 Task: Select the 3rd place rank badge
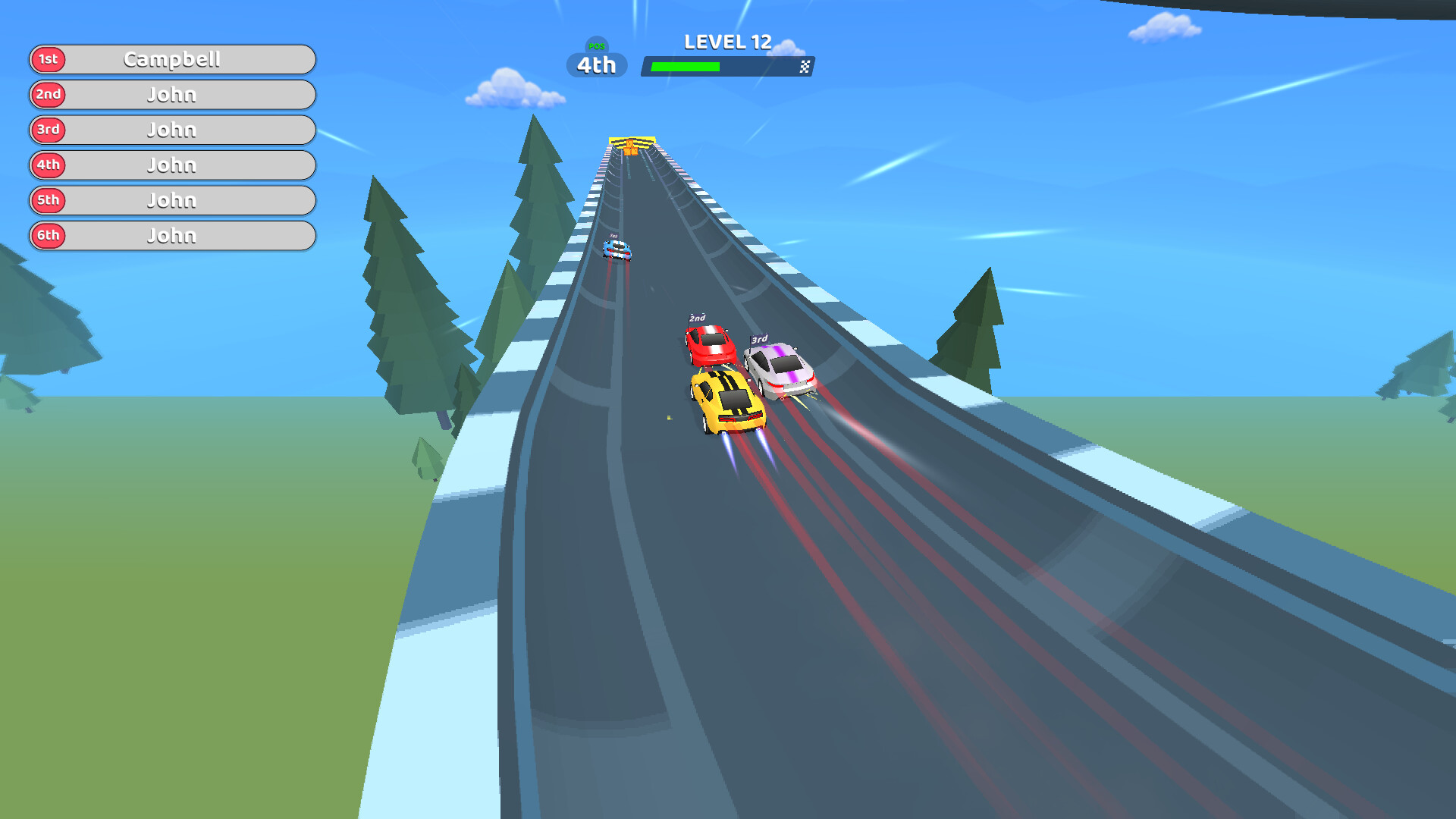tap(48, 130)
